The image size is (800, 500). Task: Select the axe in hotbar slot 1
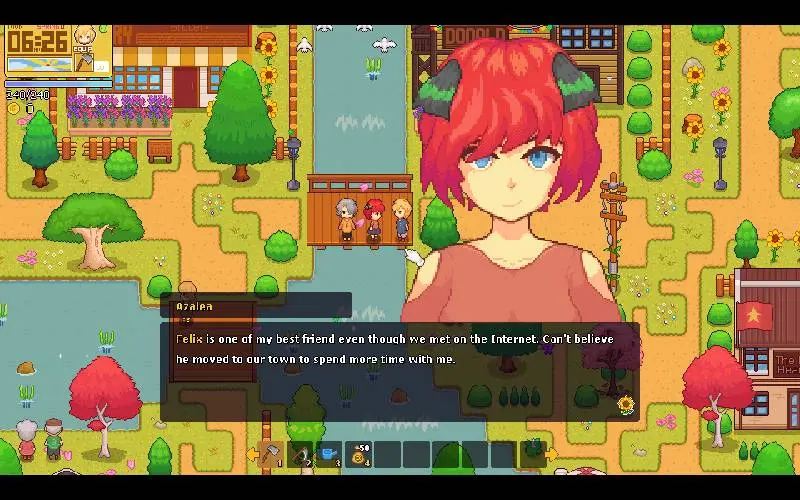coord(271,455)
